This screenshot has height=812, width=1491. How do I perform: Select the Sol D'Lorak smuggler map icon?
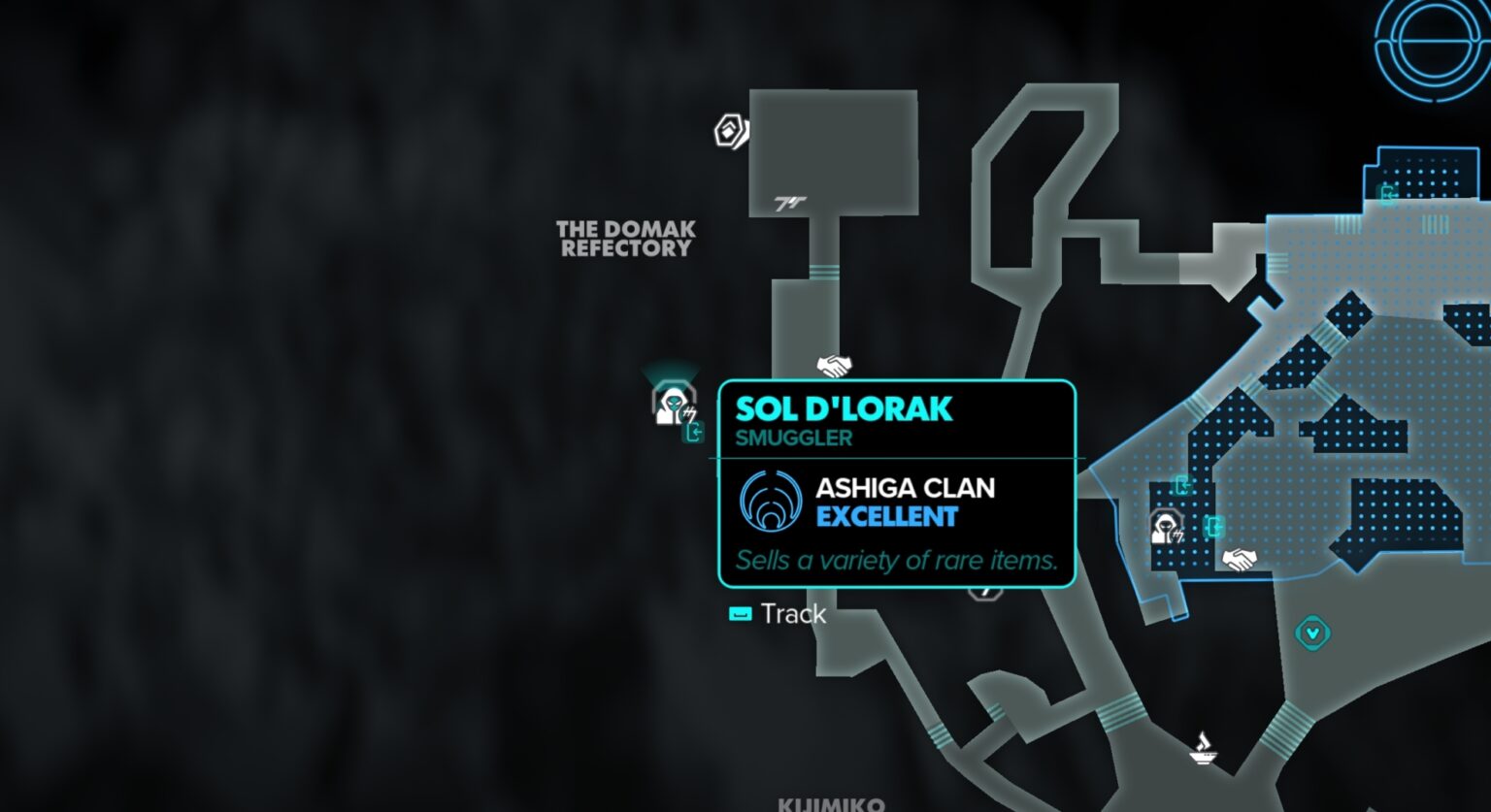(672, 405)
